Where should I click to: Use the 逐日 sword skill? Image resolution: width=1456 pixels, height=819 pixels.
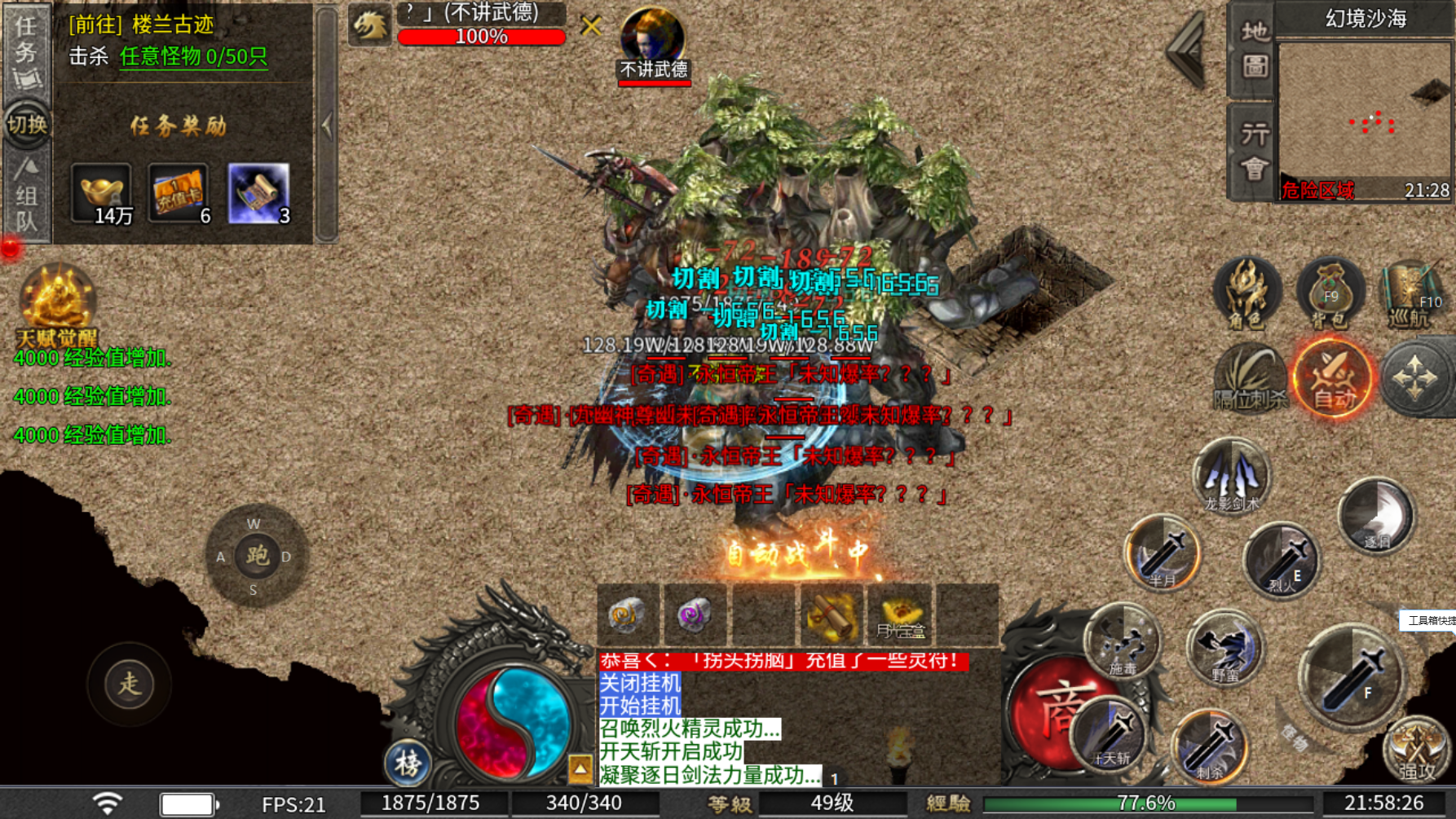click(1377, 516)
